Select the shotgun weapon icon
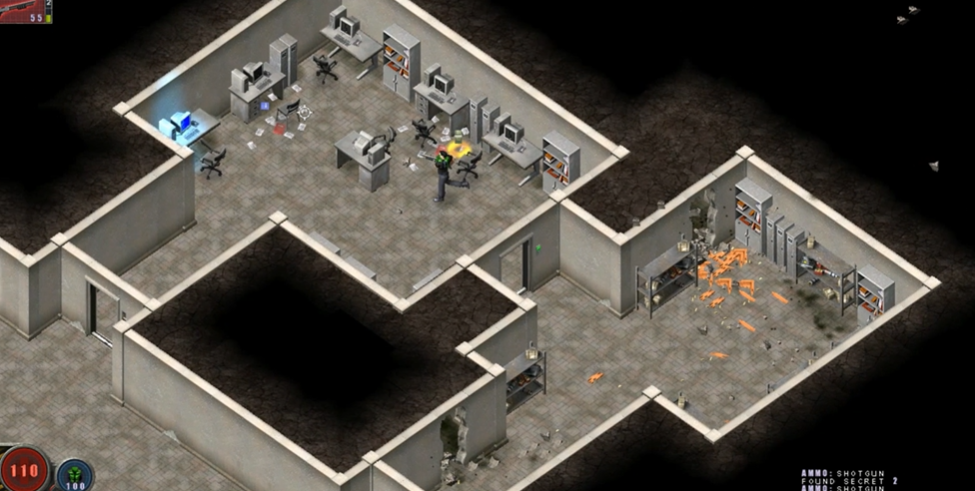 pos(22,8)
